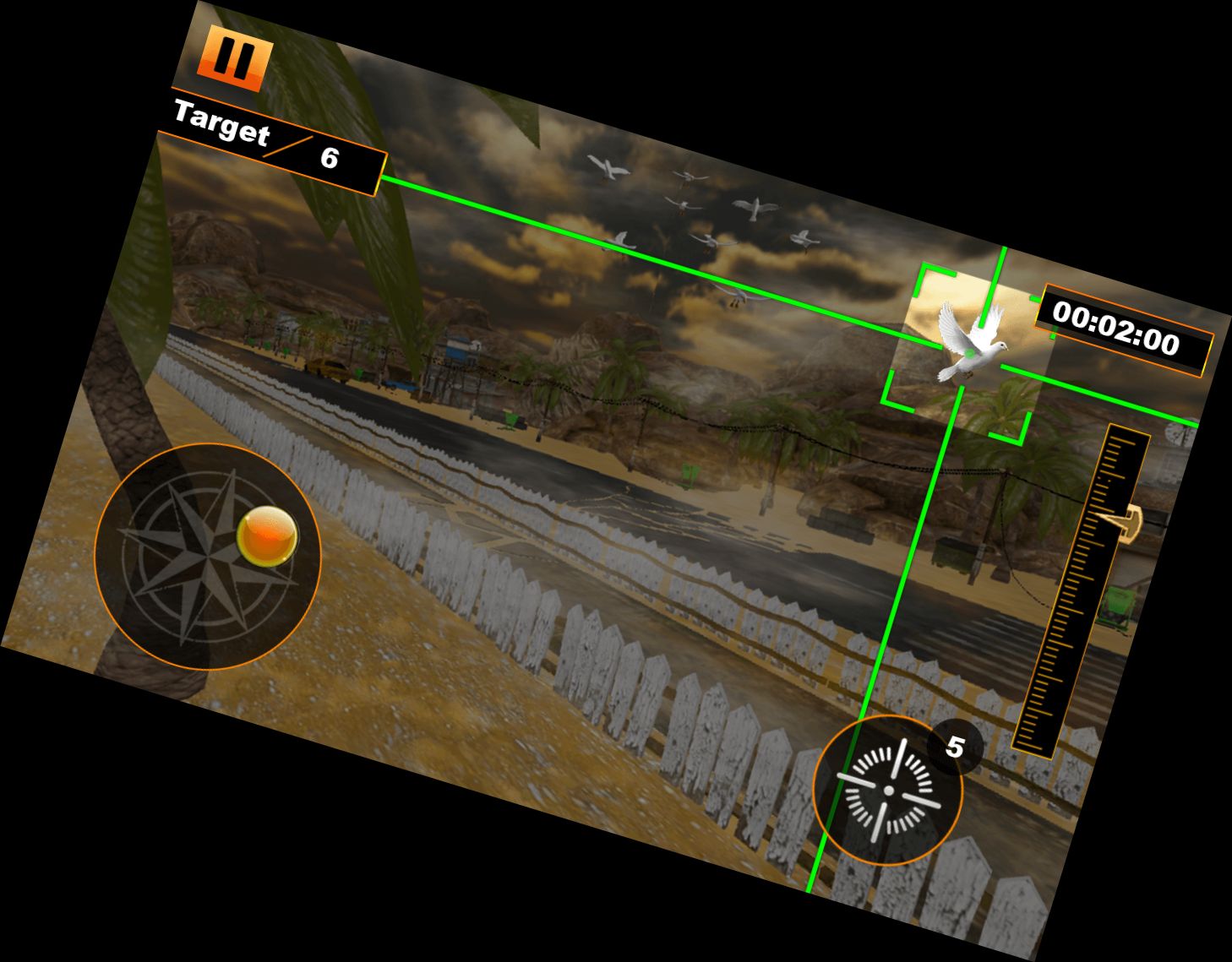Click the compass joystick's orange knob
The image size is (1232, 962).
pyautogui.click(x=267, y=535)
